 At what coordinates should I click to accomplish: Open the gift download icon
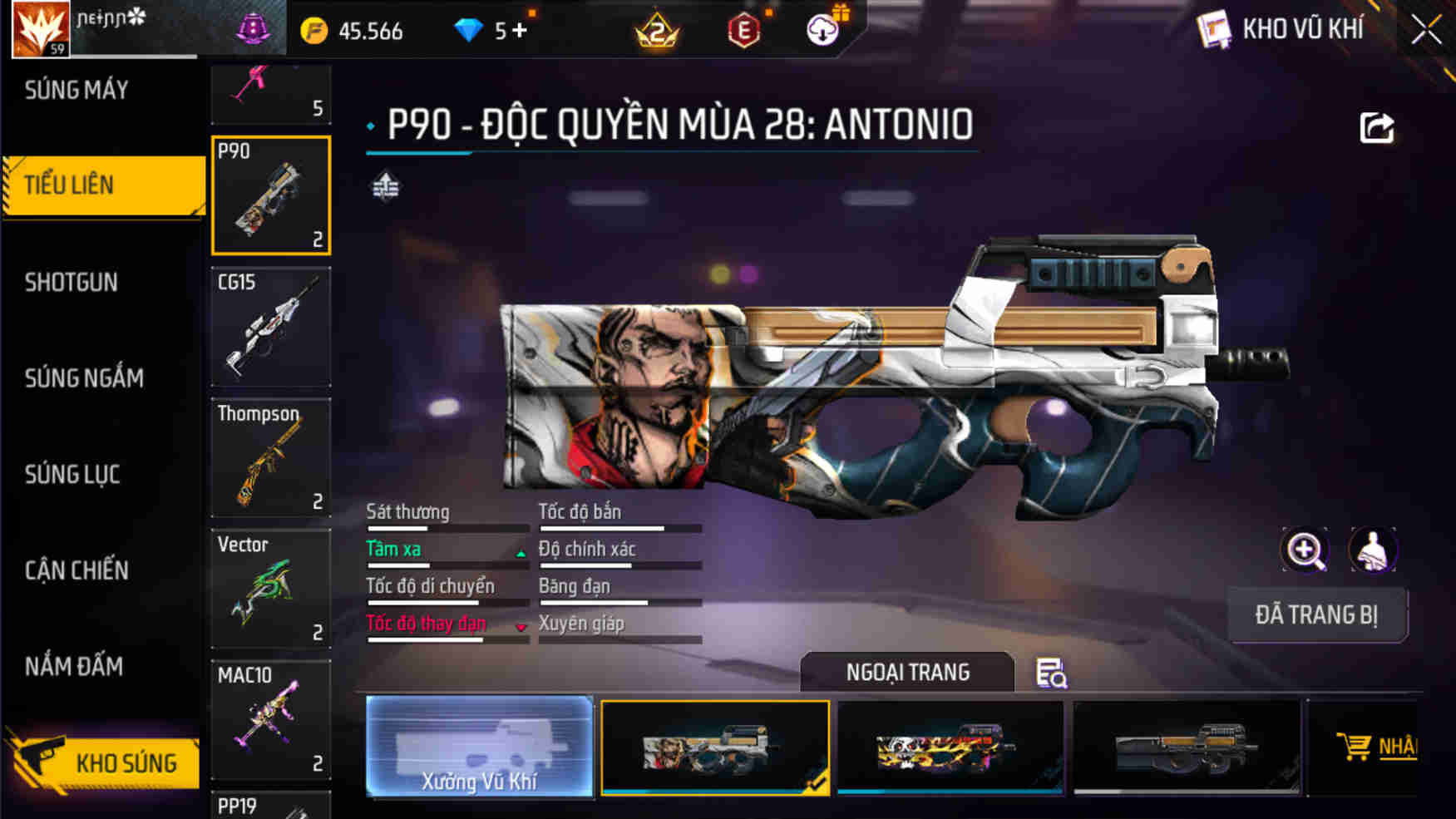pos(822,30)
